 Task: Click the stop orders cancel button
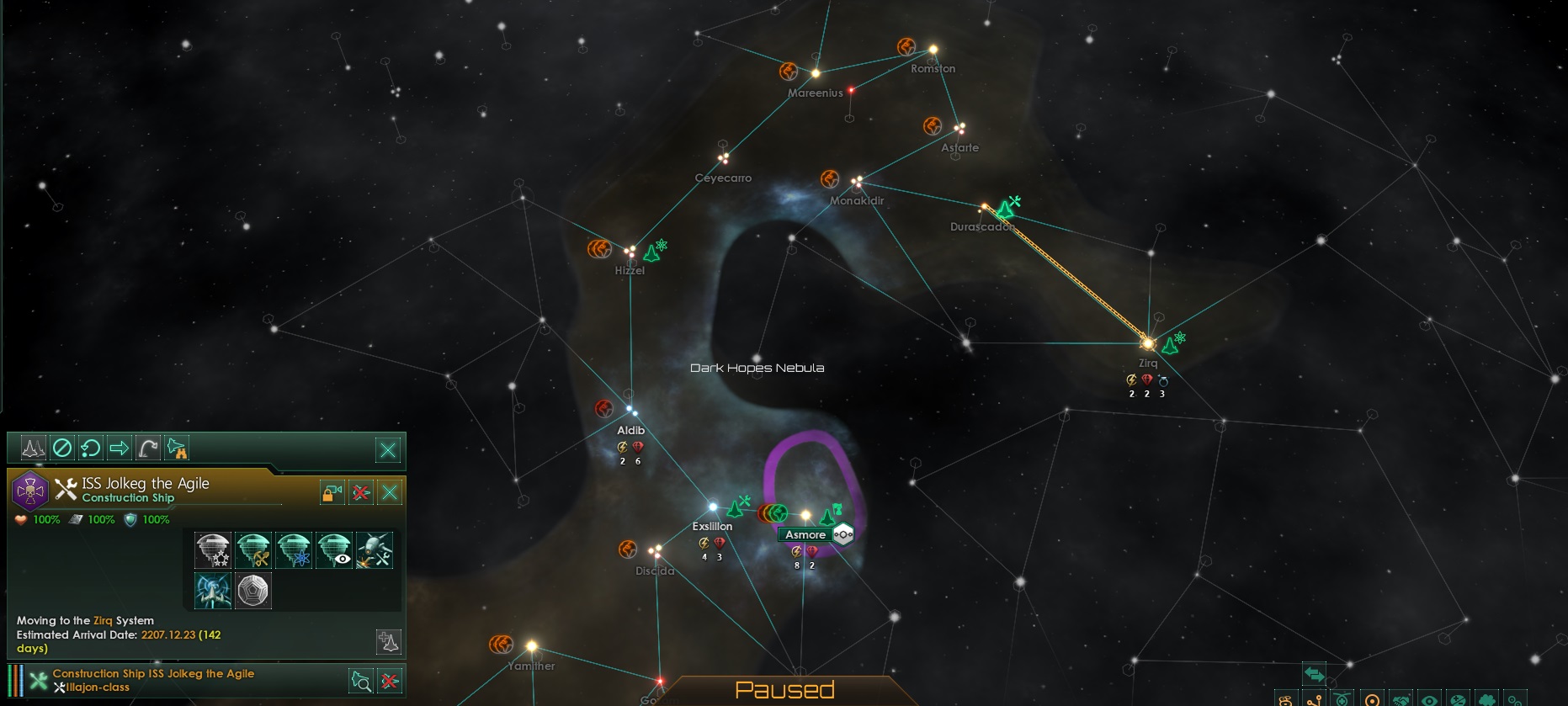tap(63, 448)
